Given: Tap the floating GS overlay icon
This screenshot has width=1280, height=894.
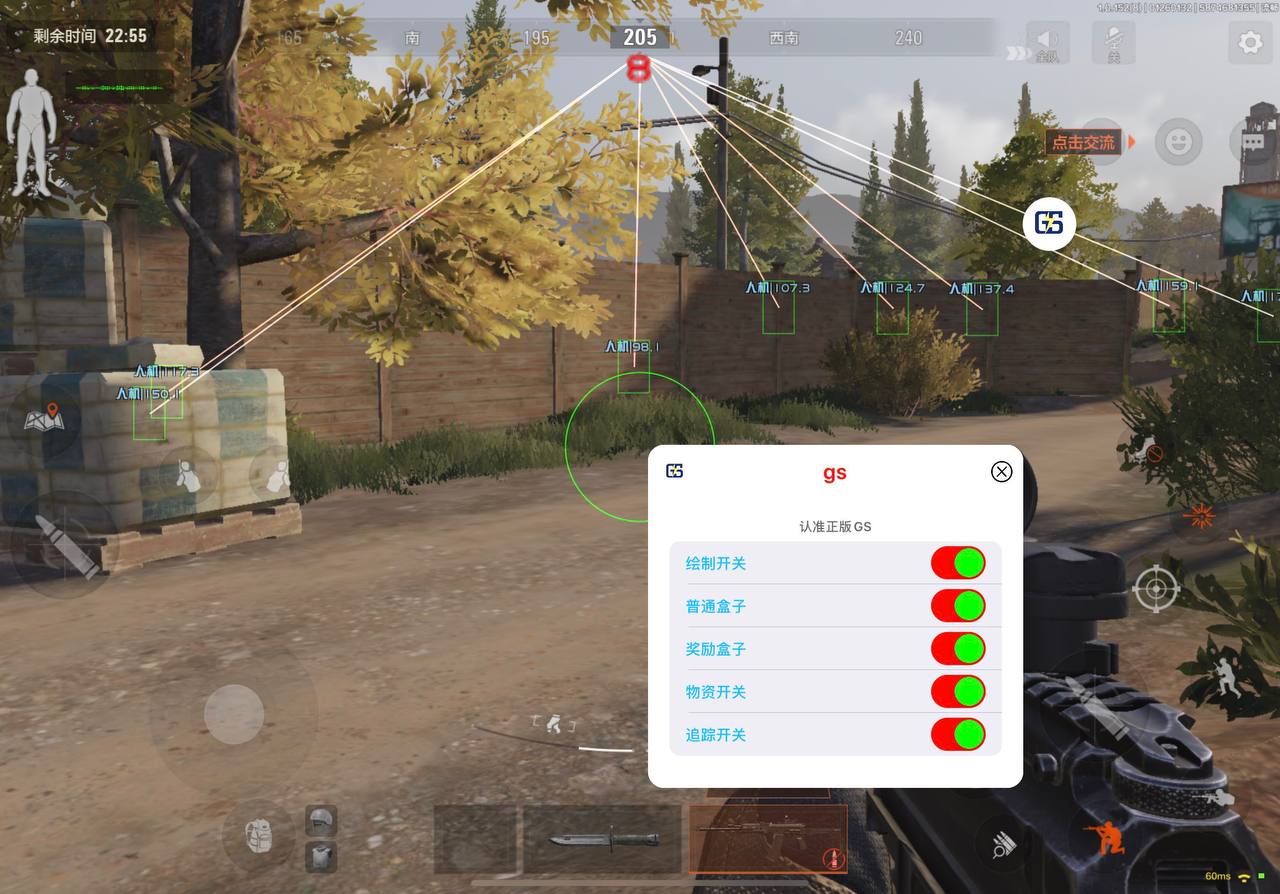Looking at the screenshot, I should tap(1050, 223).
